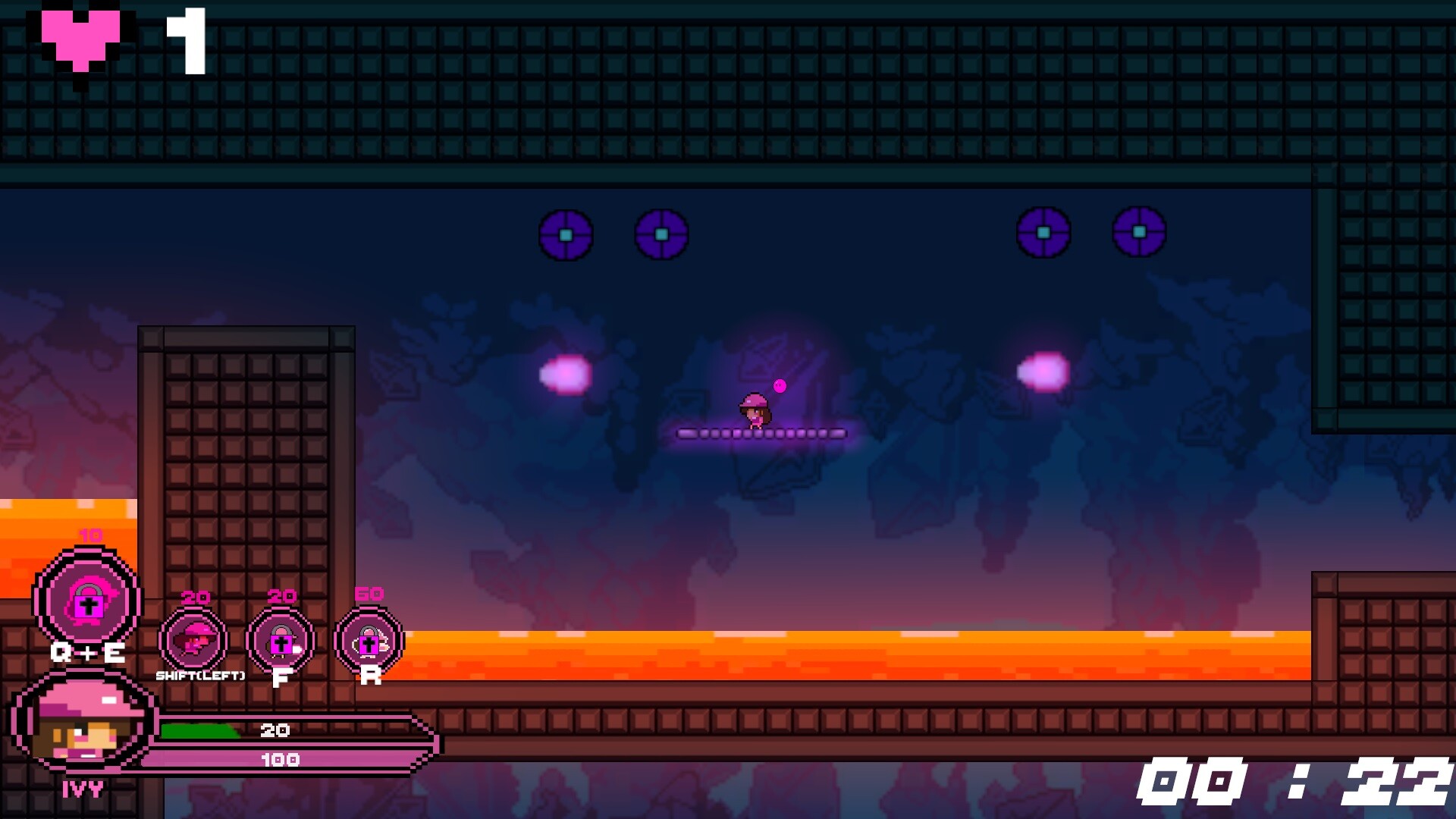Activate the SHIFT(LEFT) dash ability icon
The image size is (1456, 819).
point(191,641)
